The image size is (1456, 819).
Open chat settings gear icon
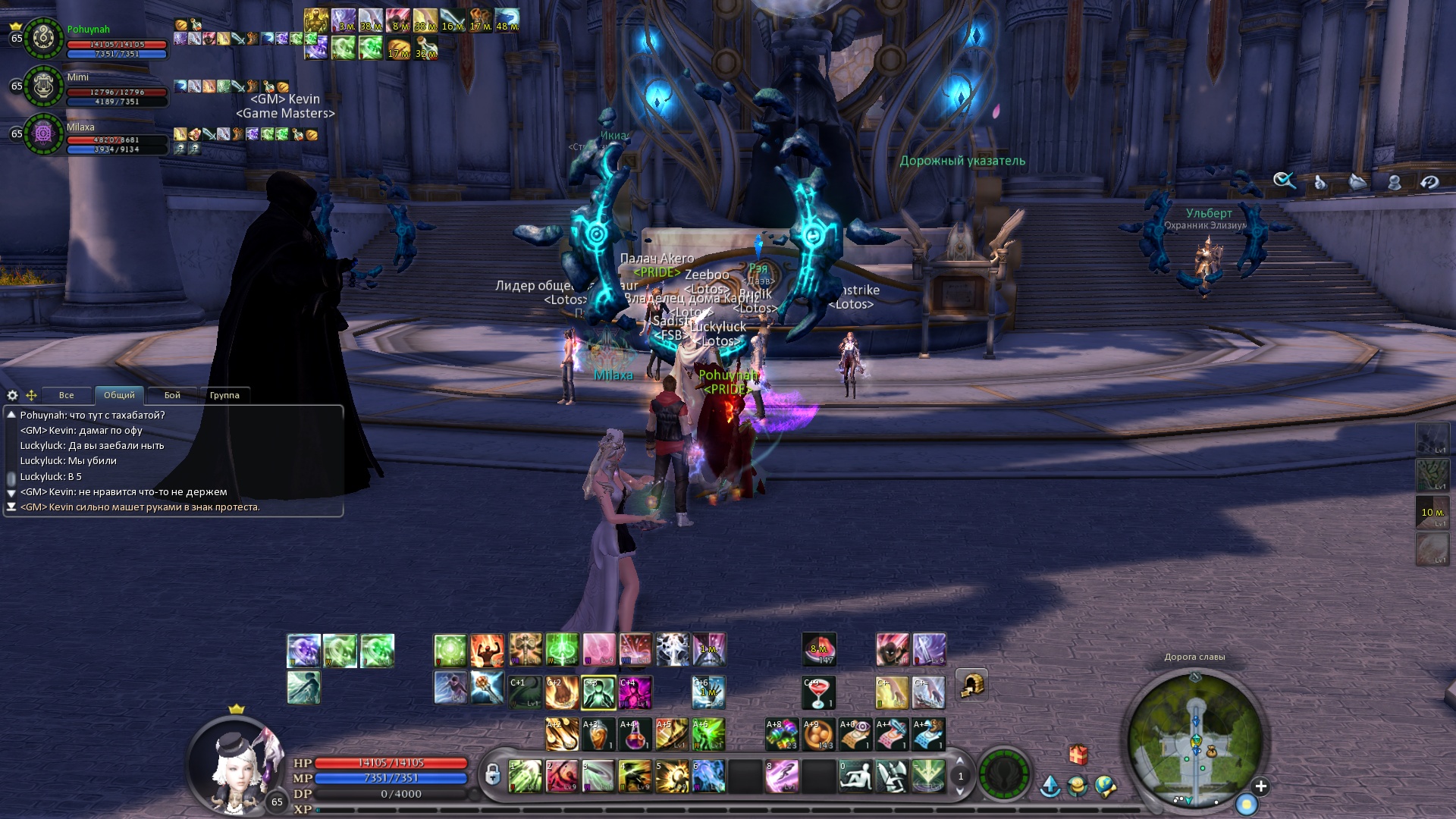12,395
